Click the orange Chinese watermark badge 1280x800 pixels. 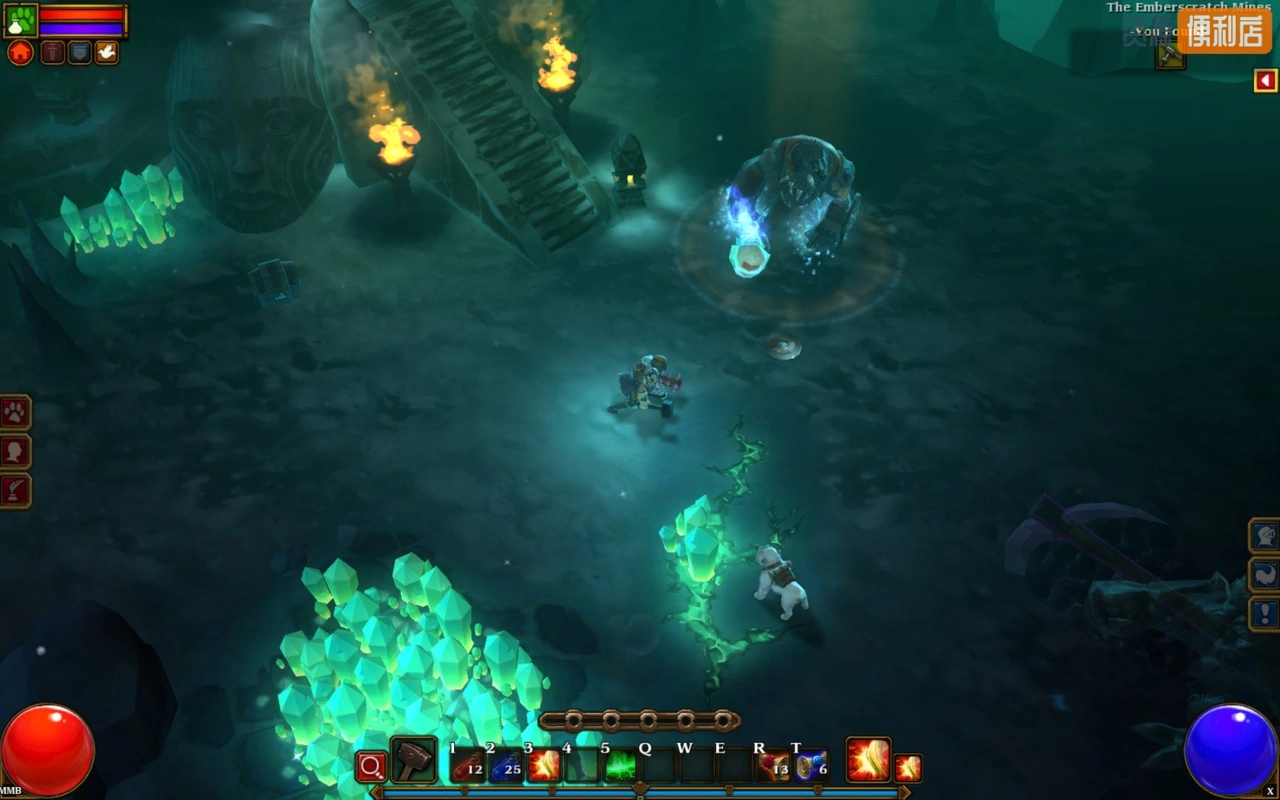coord(1224,30)
